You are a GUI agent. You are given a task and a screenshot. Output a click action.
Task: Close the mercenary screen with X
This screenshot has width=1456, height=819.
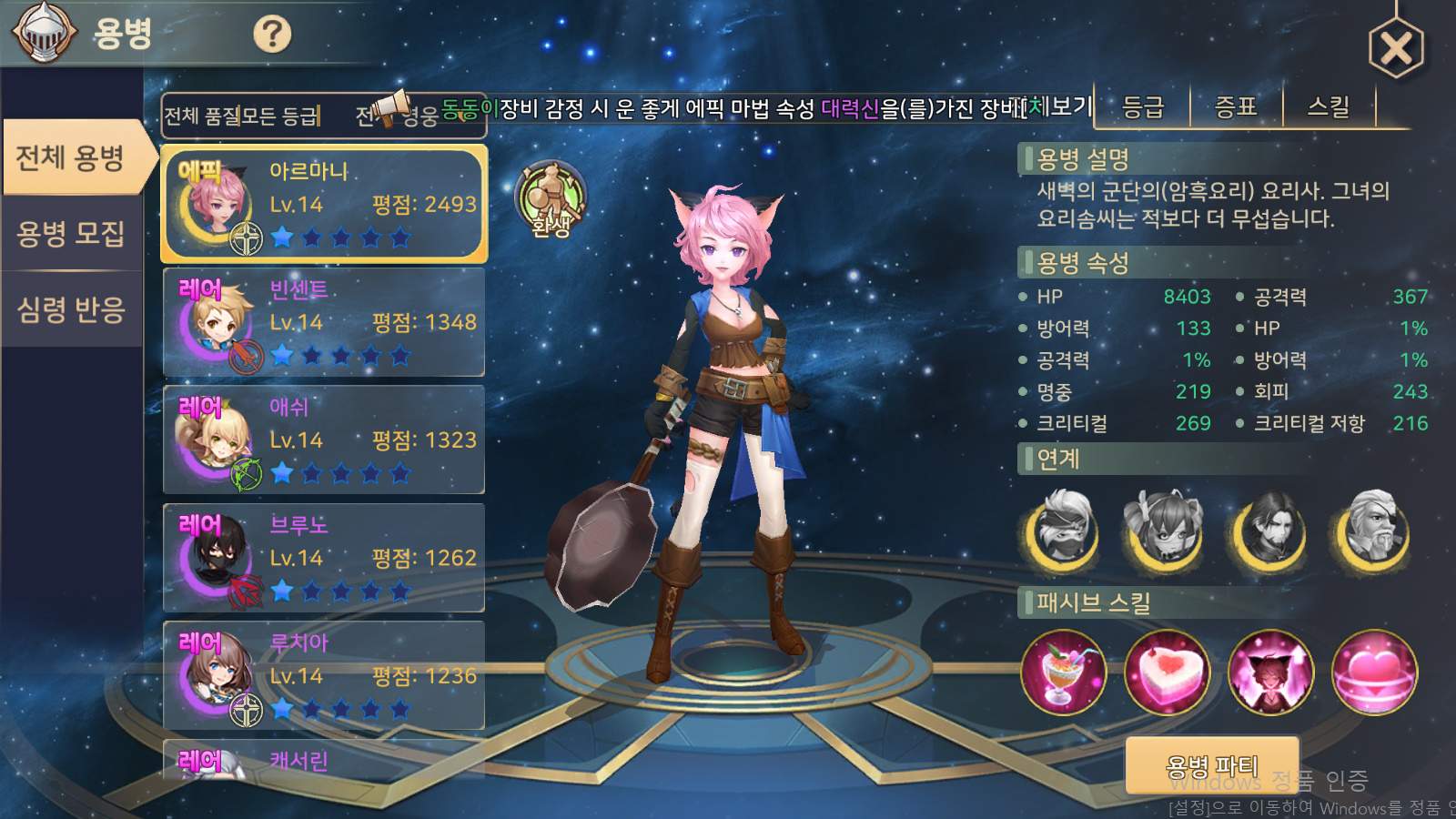point(1396,48)
